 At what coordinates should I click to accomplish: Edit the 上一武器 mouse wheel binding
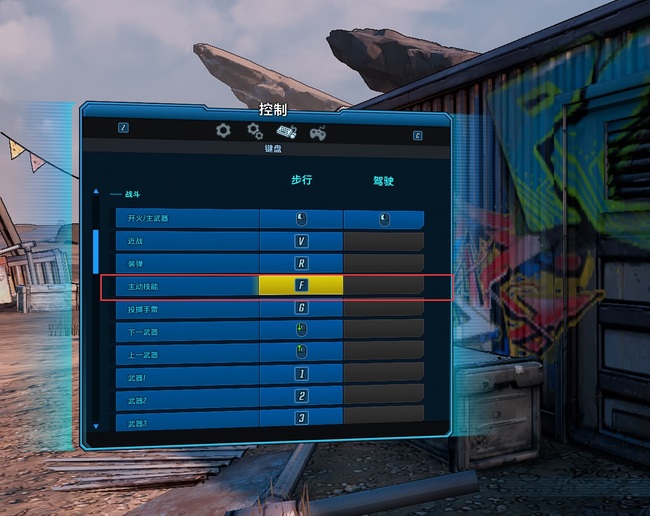click(301, 351)
